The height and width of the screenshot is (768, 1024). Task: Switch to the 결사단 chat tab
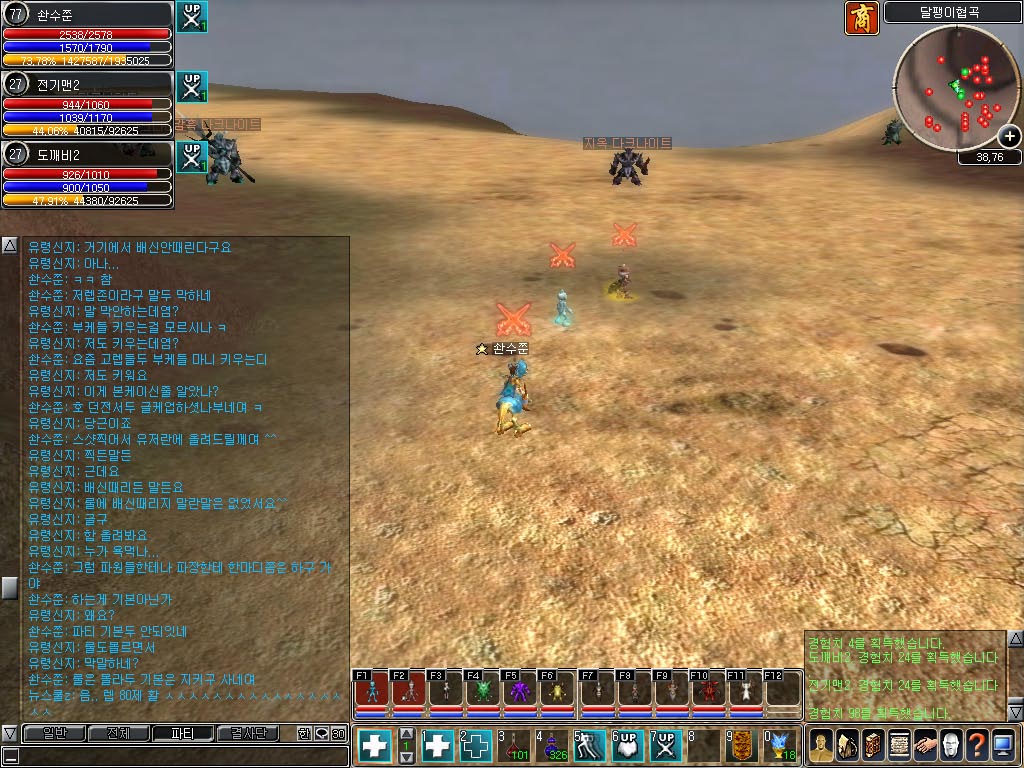click(x=248, y=733)
